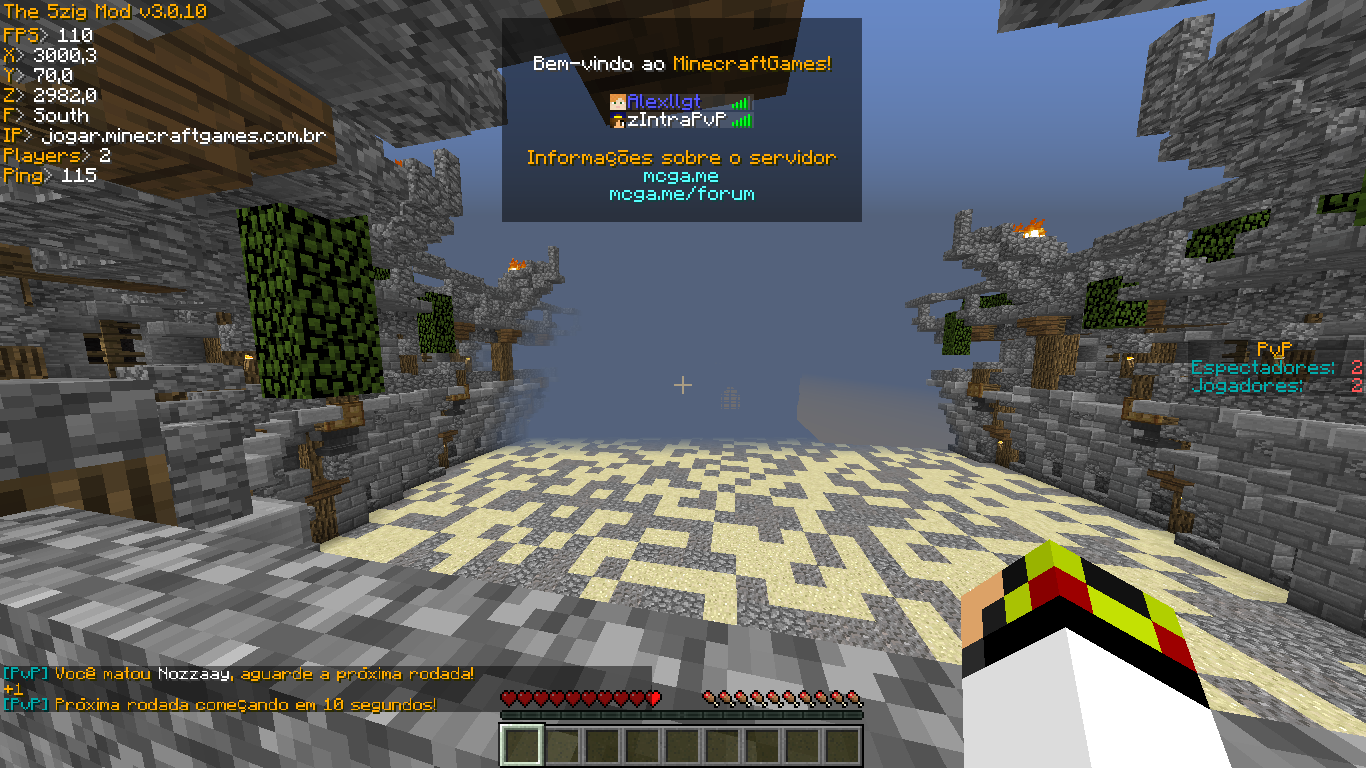Click the chat line about the next round starting
The height and width of the screenshot is (768, 1366).
click(220, 704)
